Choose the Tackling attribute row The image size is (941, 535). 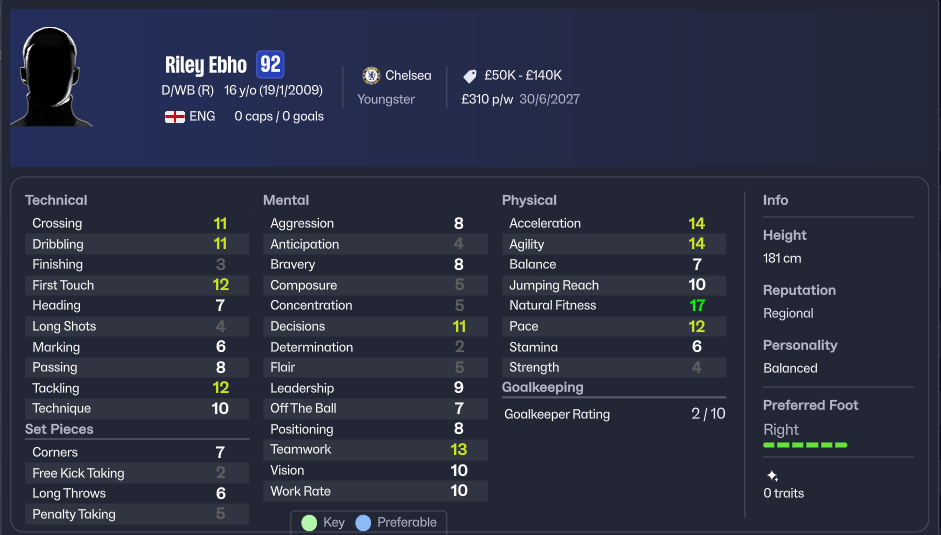(x=136, y=388)
